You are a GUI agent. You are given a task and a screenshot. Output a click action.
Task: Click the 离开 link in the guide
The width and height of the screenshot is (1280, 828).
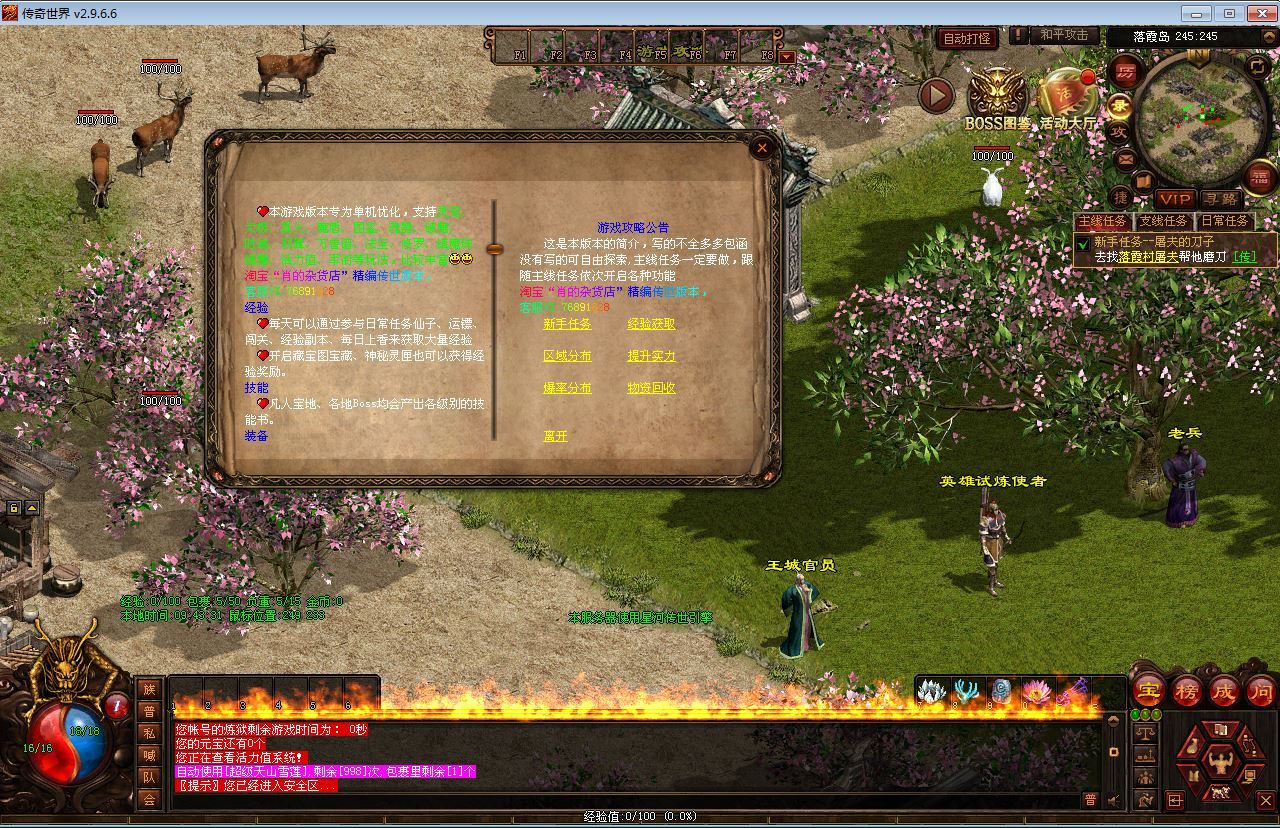pyautogui.click(x=555, y=436)
